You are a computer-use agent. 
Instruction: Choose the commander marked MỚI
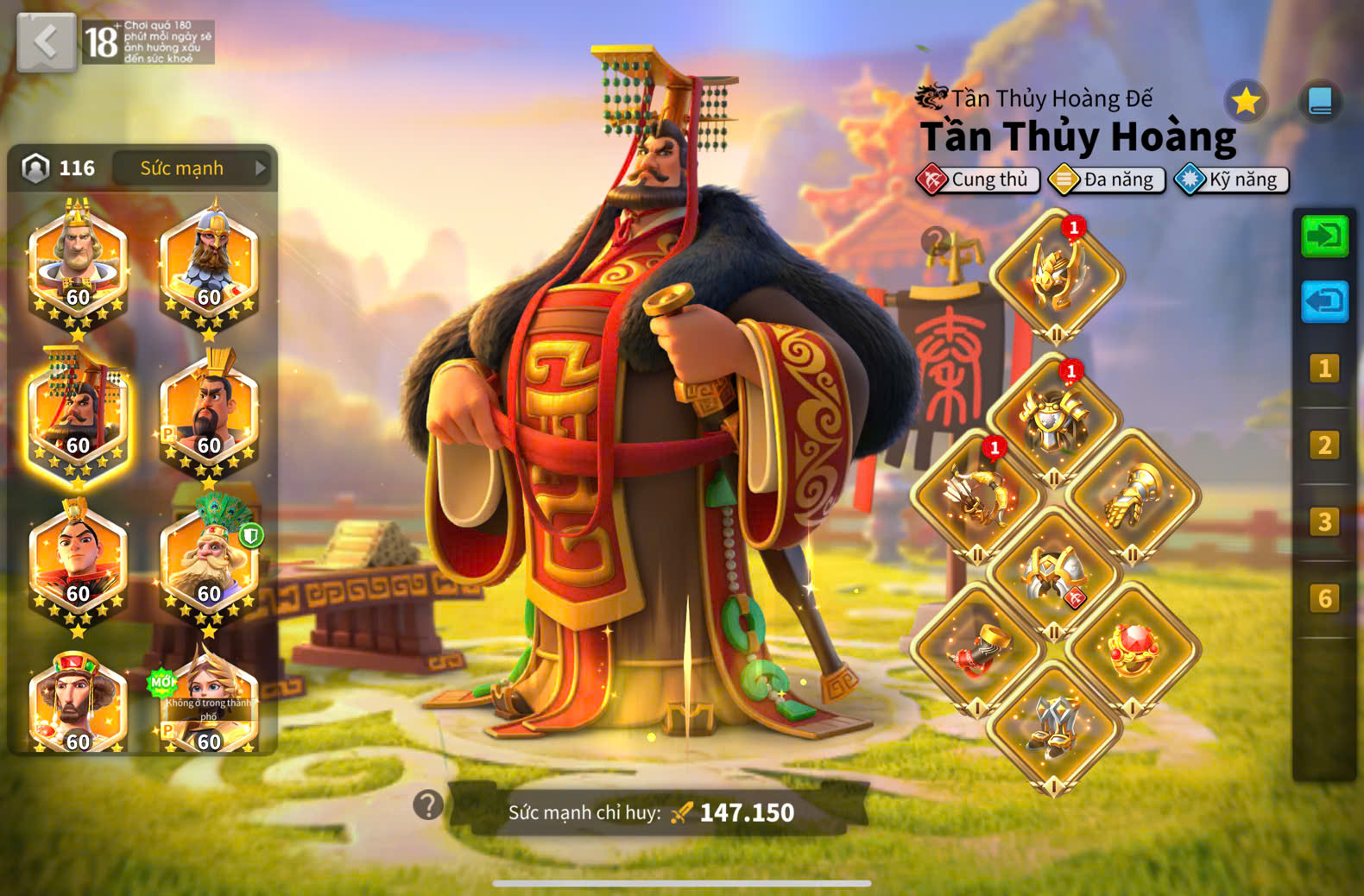point(209,704)
